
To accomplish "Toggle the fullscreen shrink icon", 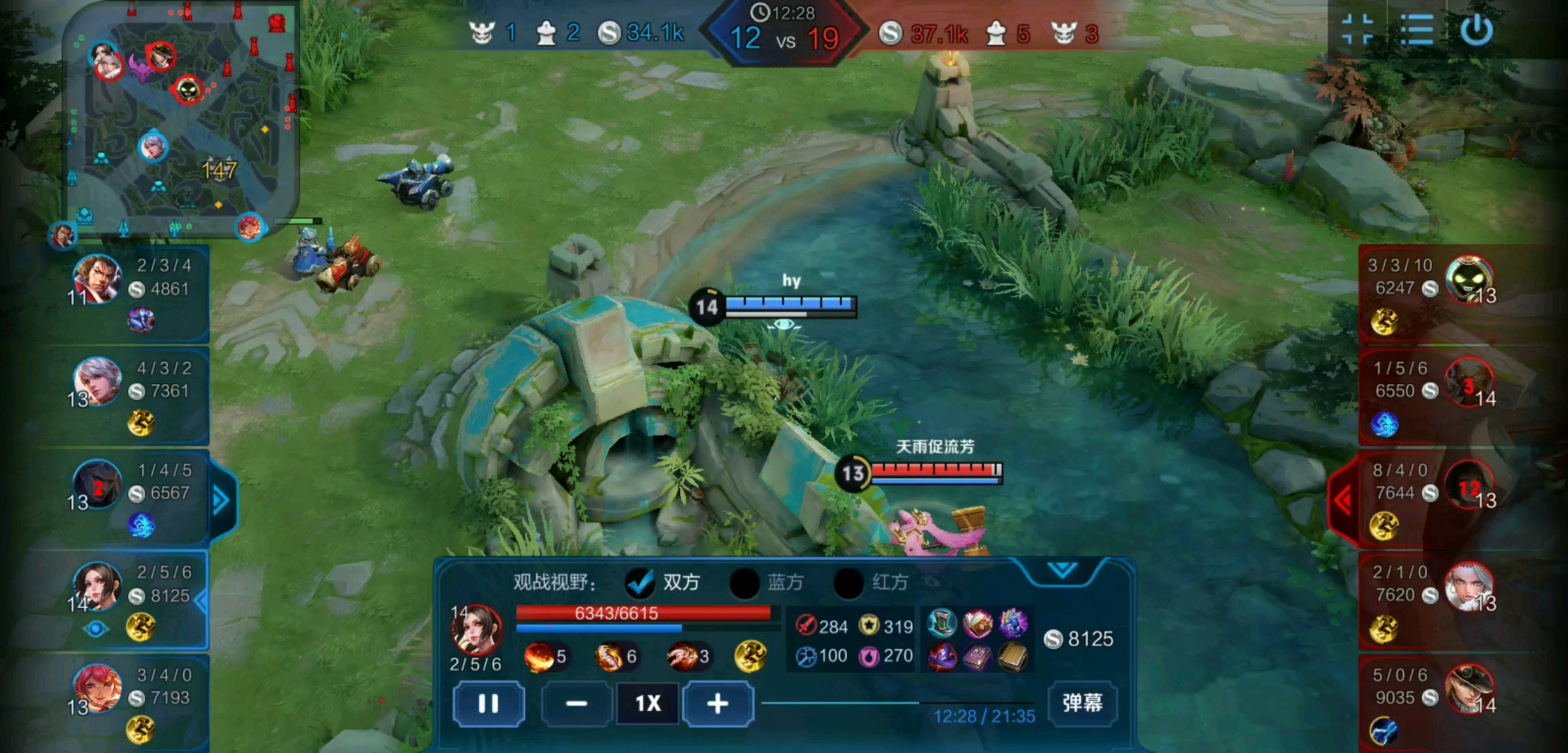I will 1357,30.
